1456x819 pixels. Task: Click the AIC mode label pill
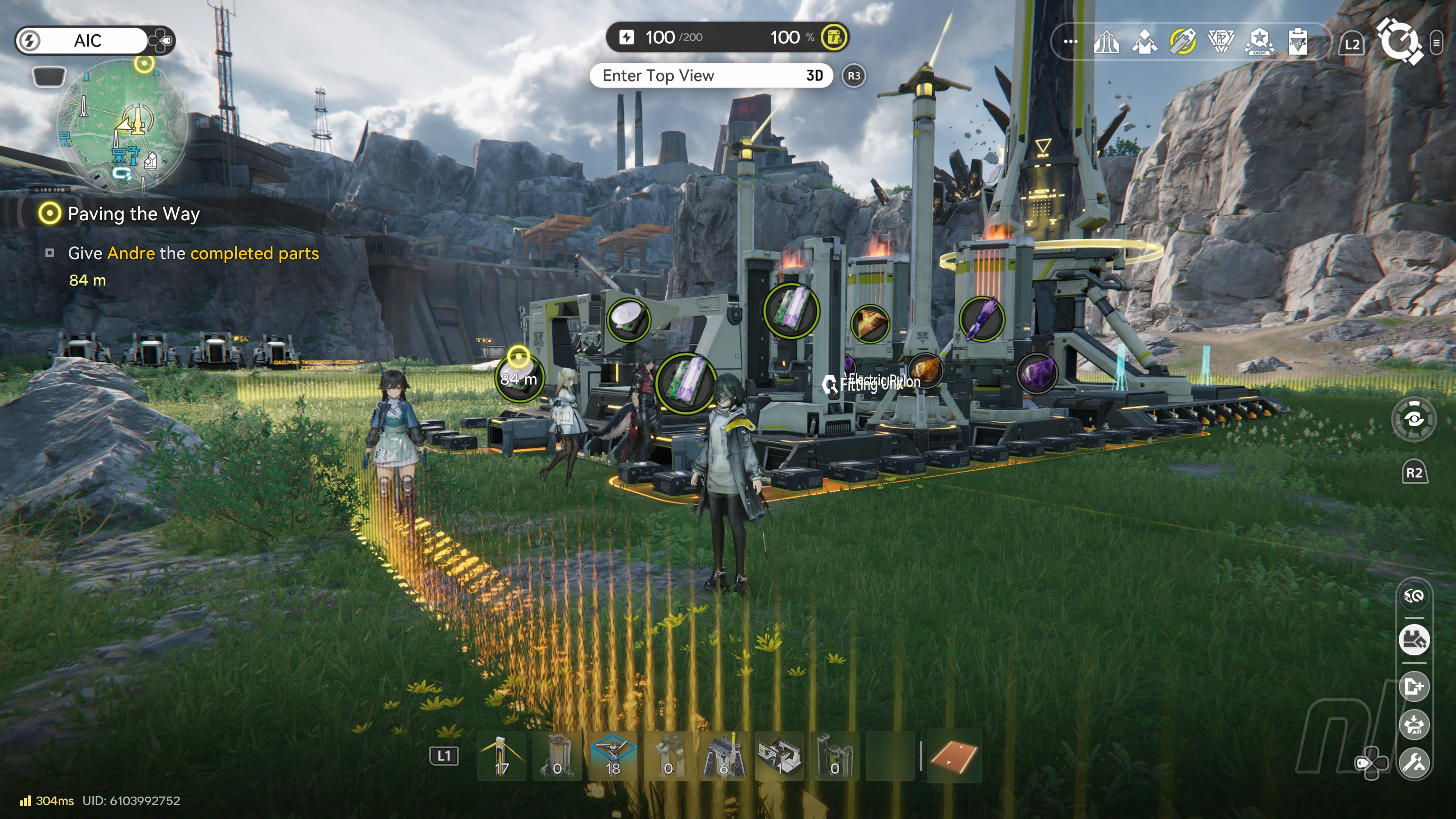[x=88, y=41]
